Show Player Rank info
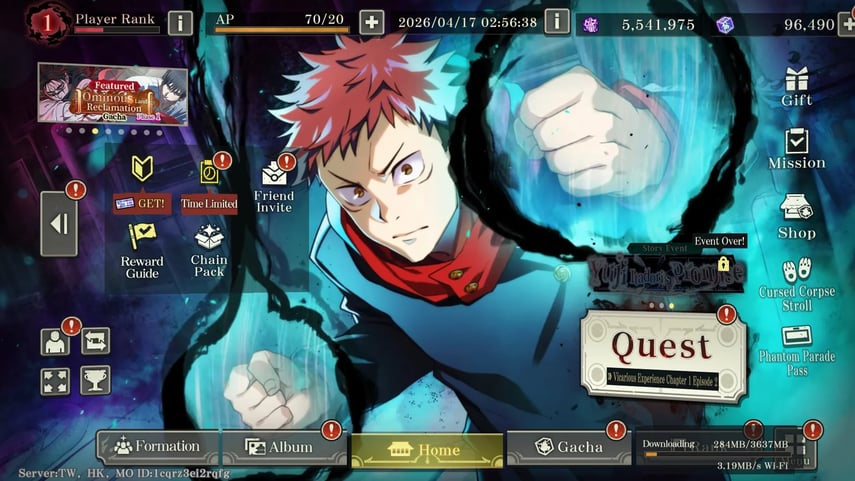The image size is (855, 481). tap(180, 22)
